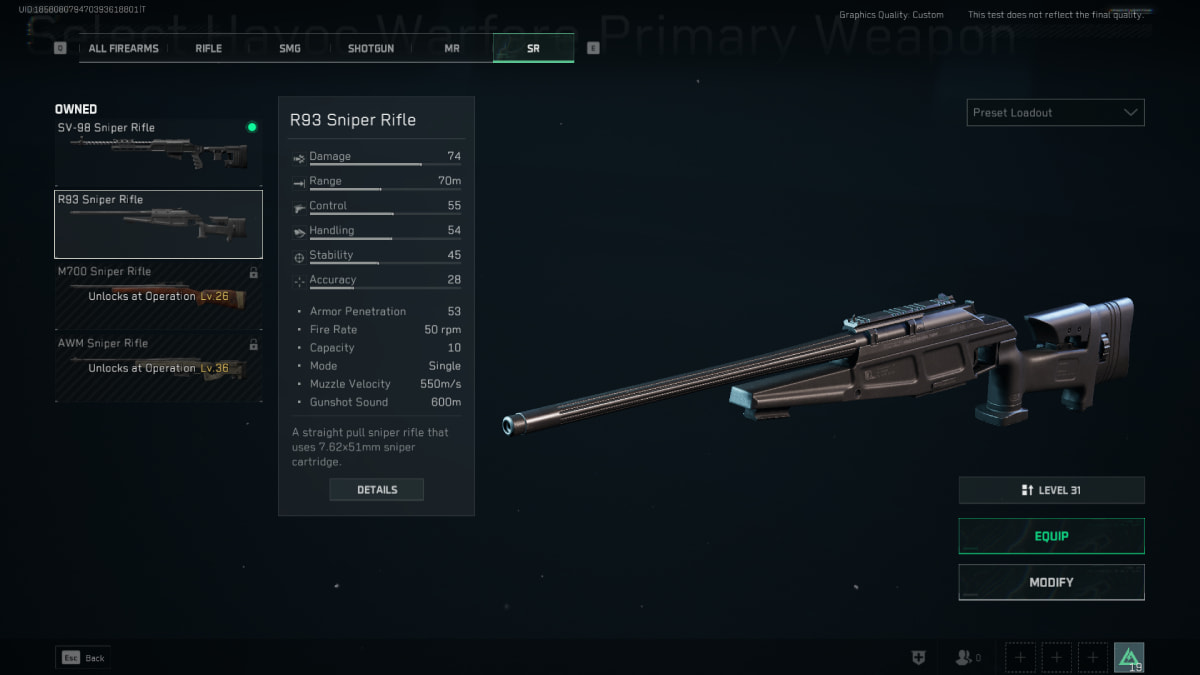Click the locked AWM Sniper Rifle
Viewport: 1200px width, 675px height.
pos(158,368)
